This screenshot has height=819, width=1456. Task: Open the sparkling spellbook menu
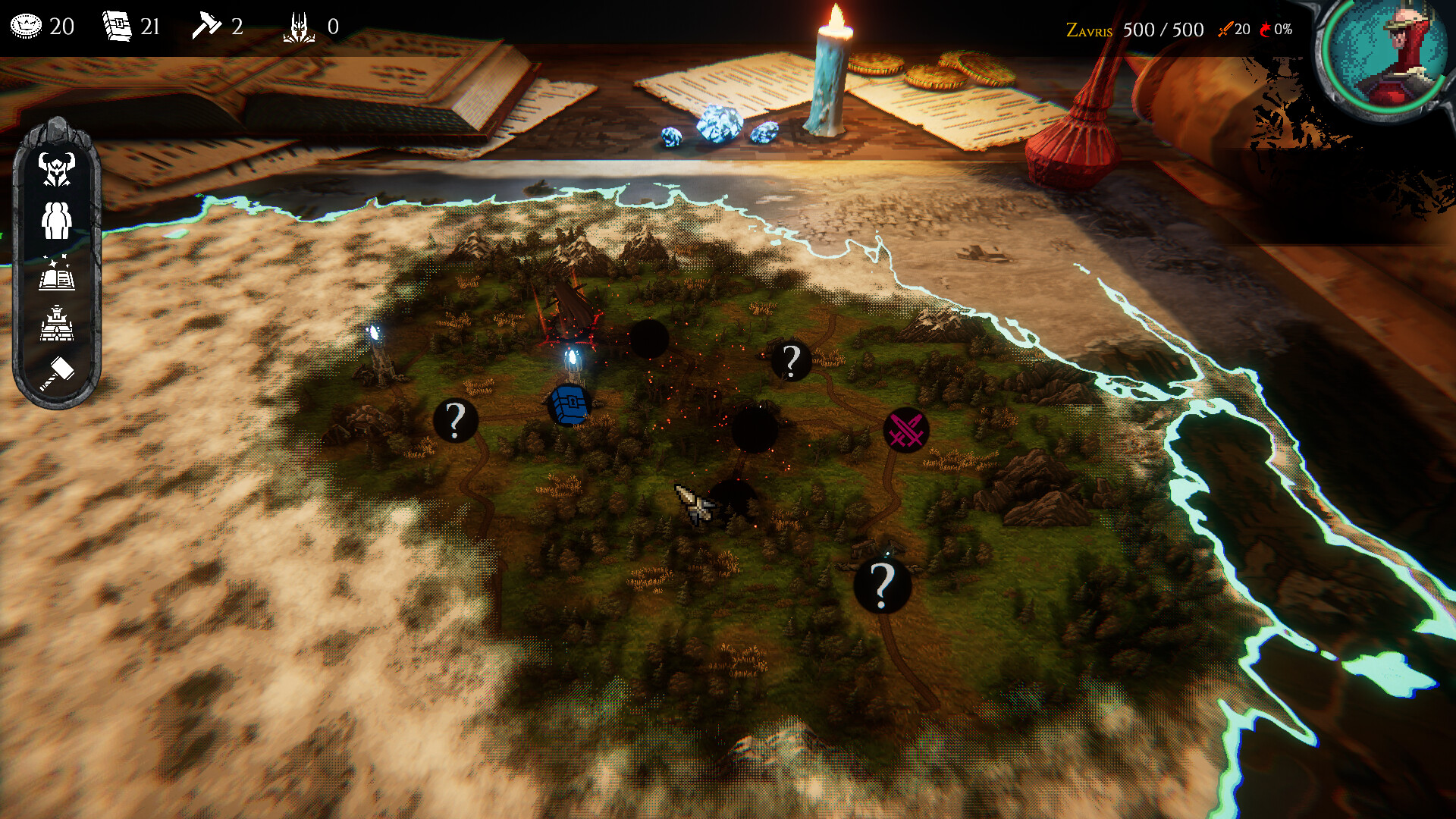(x=57, y=274)
